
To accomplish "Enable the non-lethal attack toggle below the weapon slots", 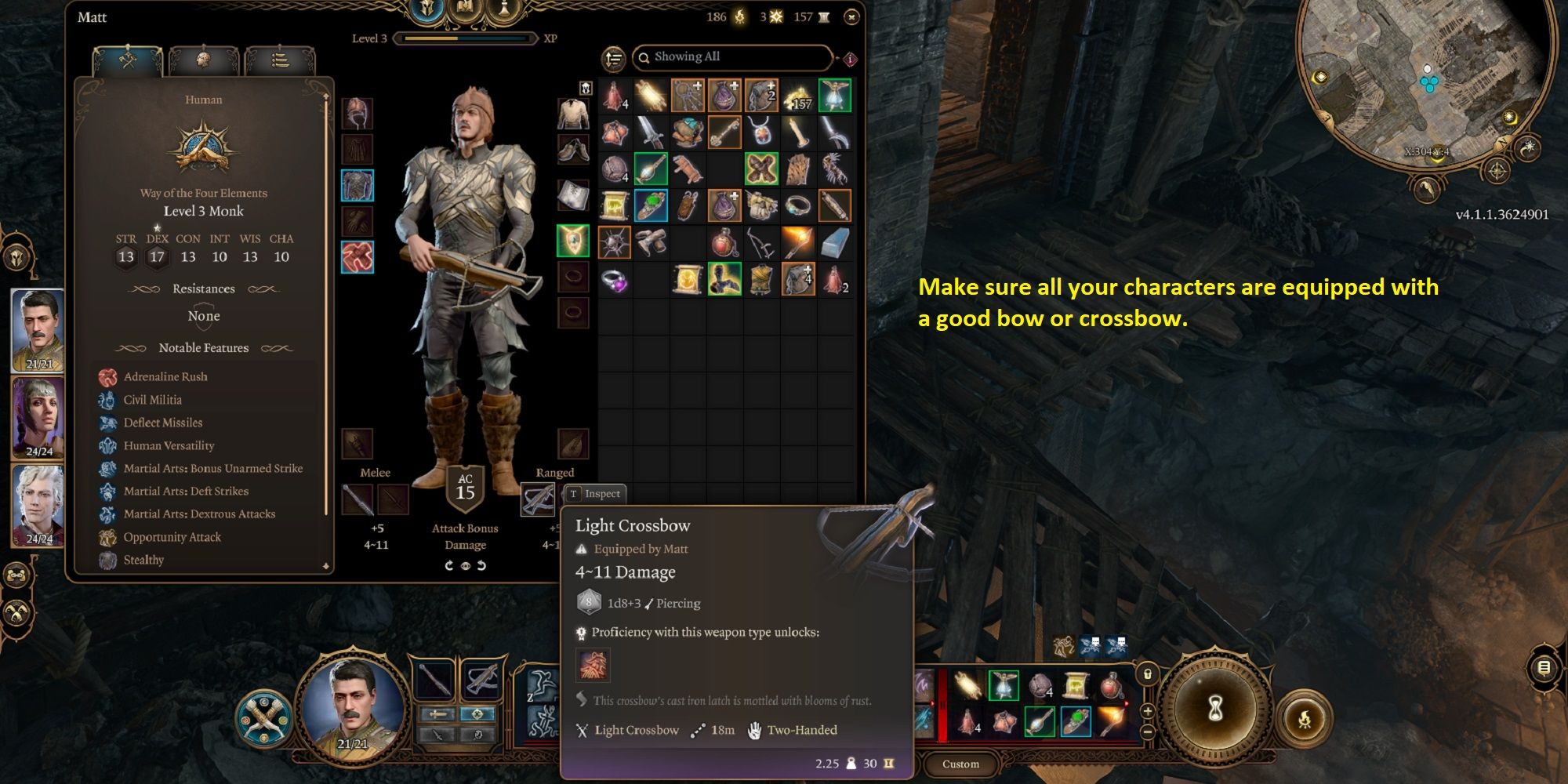I will tap(437, 735).
